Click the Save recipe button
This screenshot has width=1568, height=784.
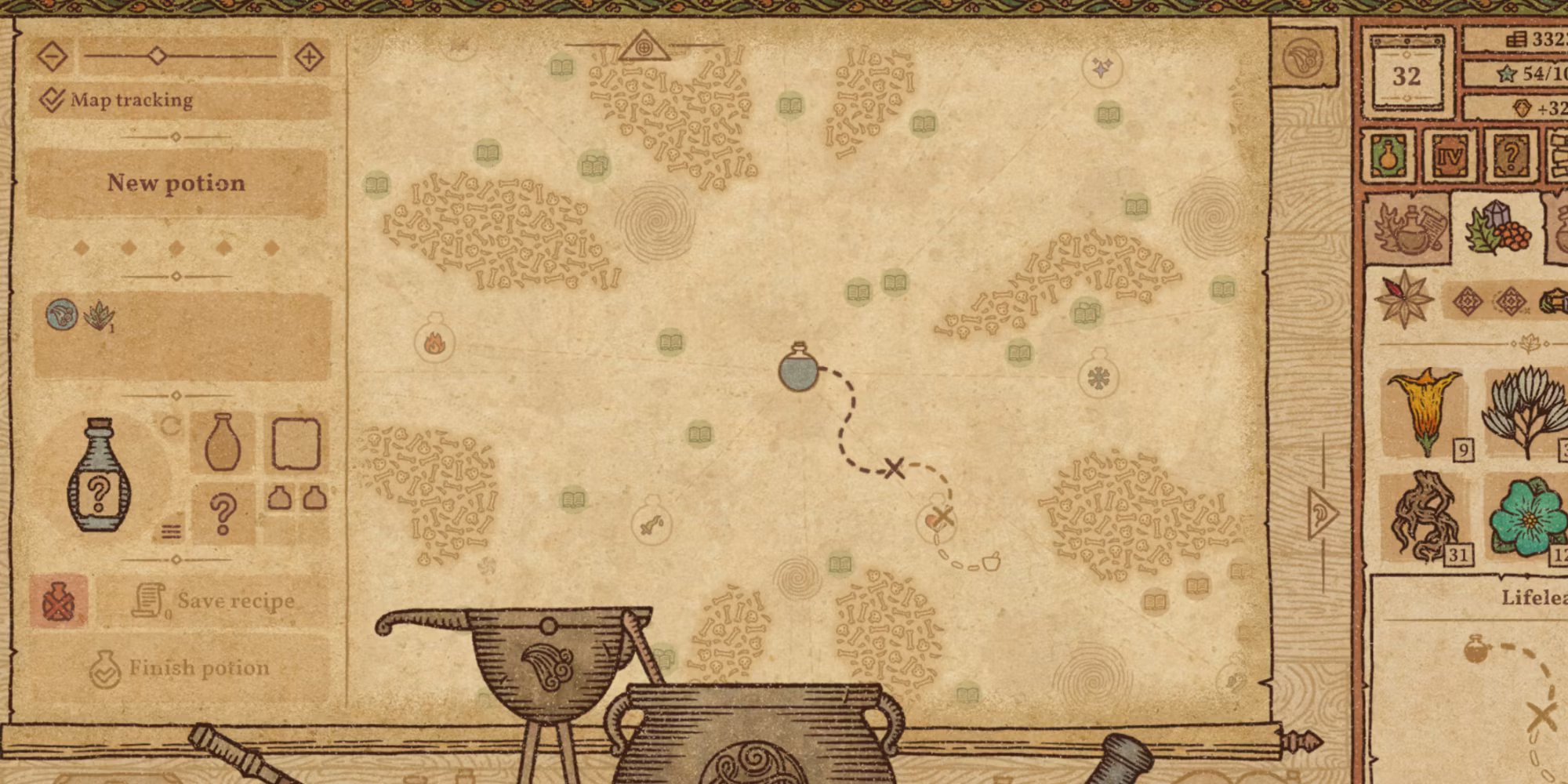click(212, 601)
